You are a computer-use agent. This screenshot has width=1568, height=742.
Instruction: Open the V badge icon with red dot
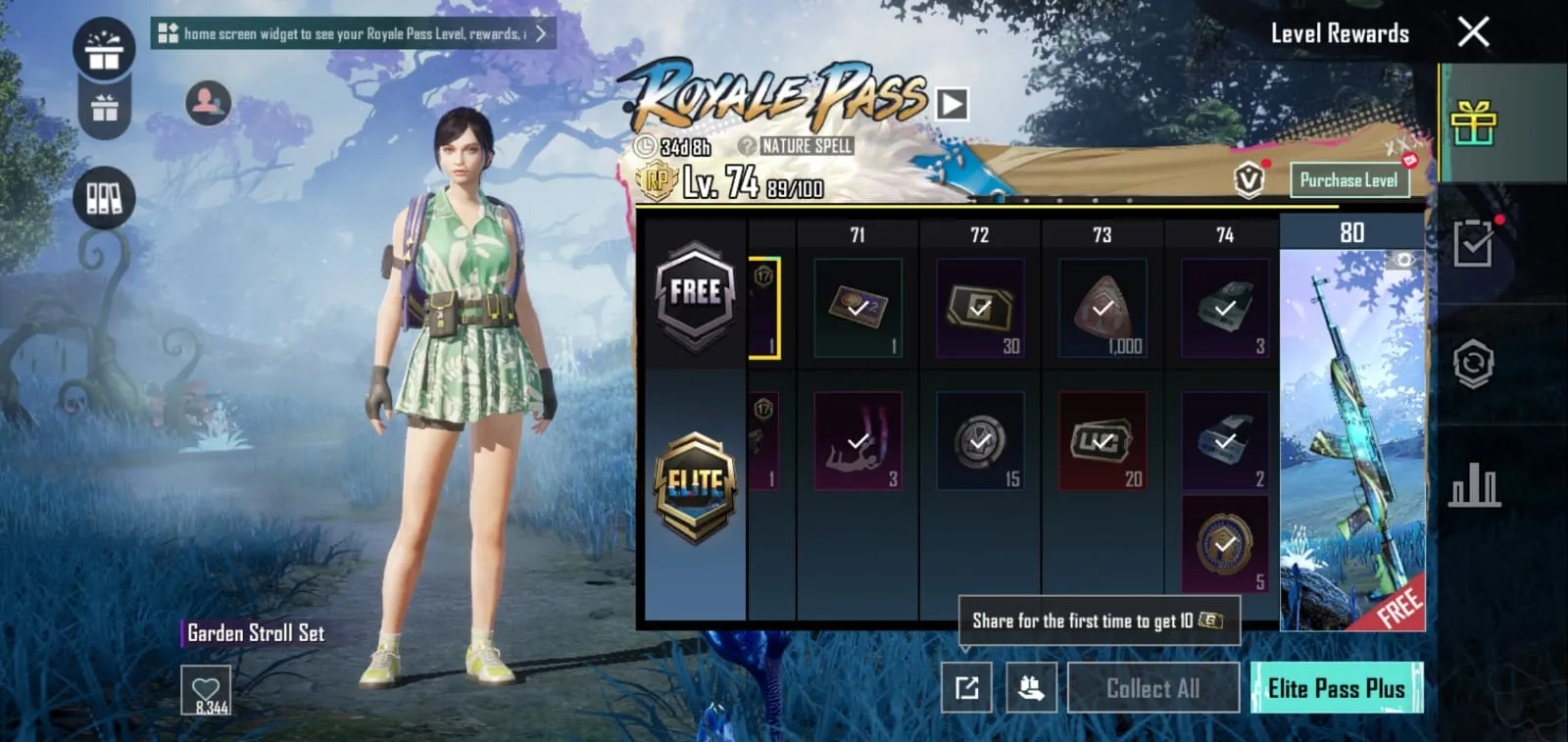pyautogui.click(x=1247, y=180)
